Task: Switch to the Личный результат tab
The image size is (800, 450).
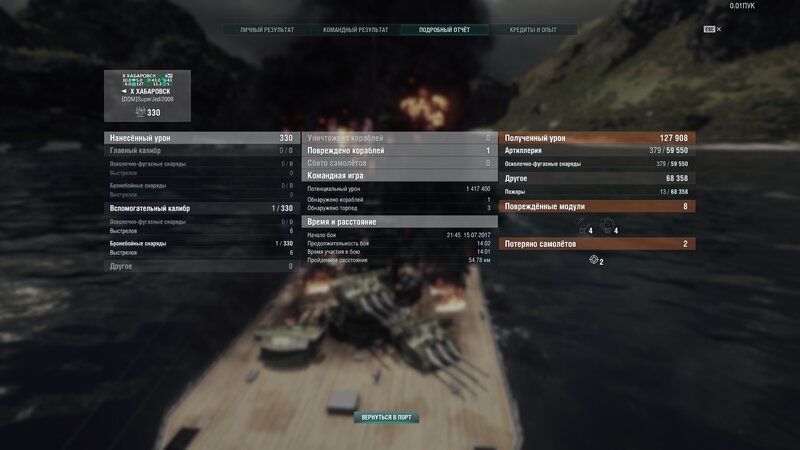Action: (267, 30)
